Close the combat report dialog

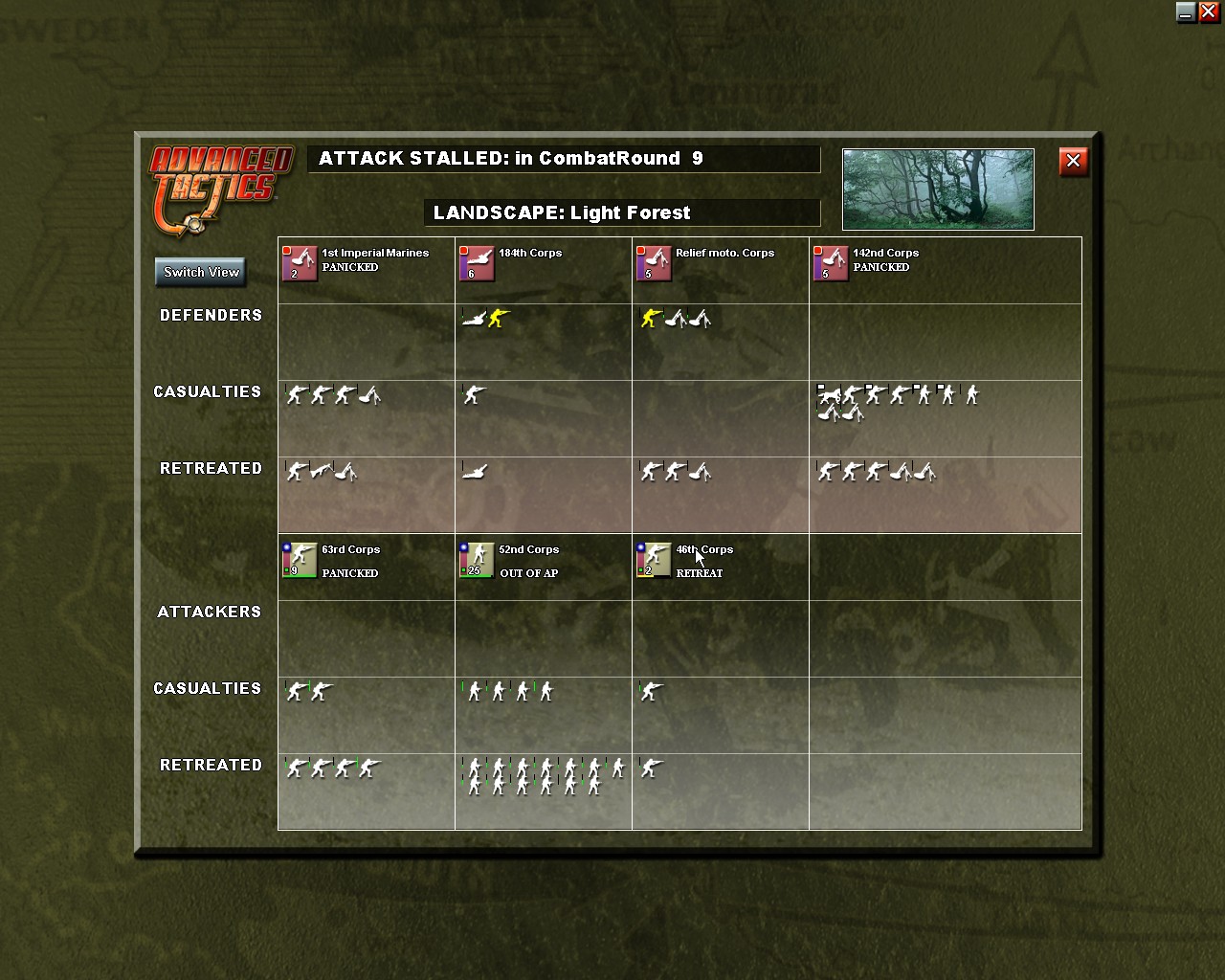point(1073,162)
